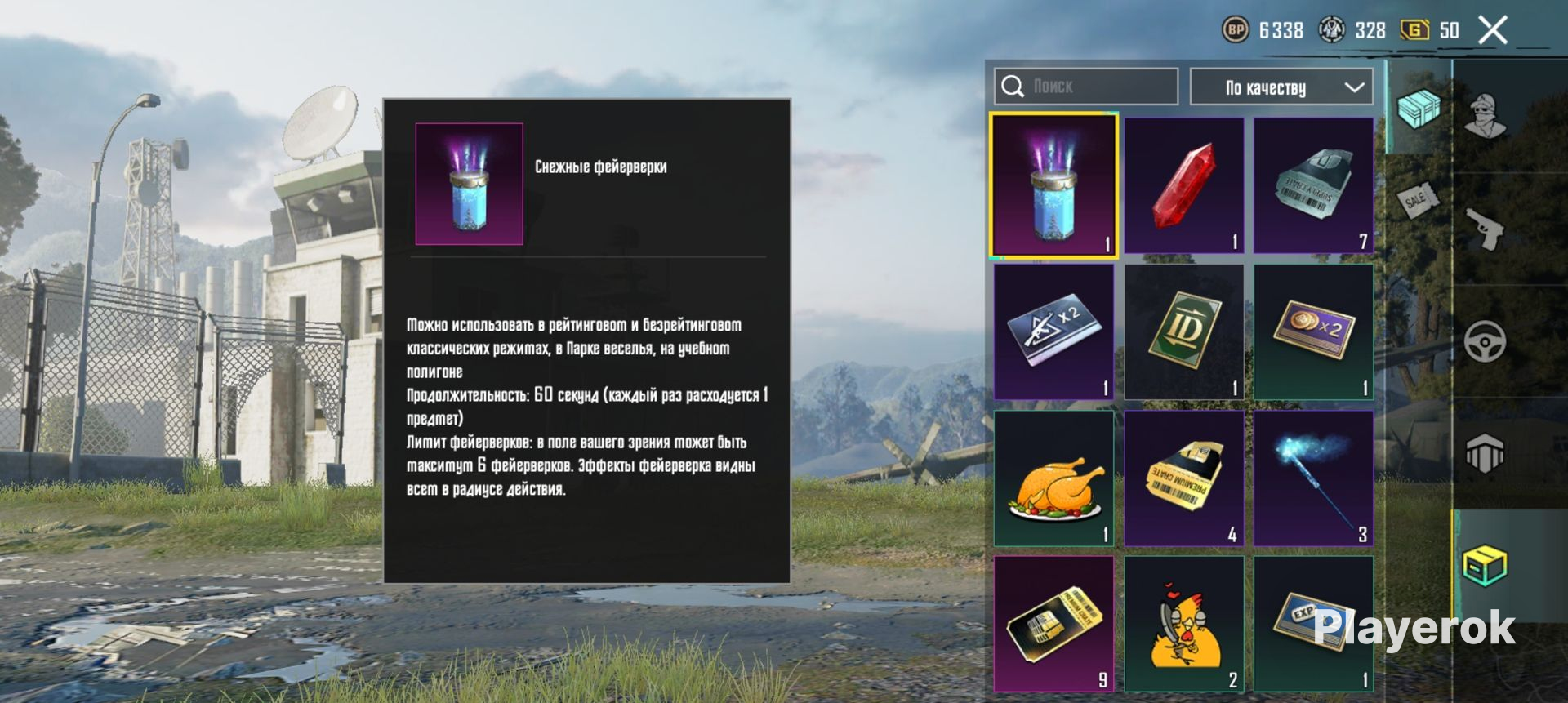Image resolution: width=1568 pixels, height=703 pixels.
Task: Select the EXP card slot
Action: 1313,624
